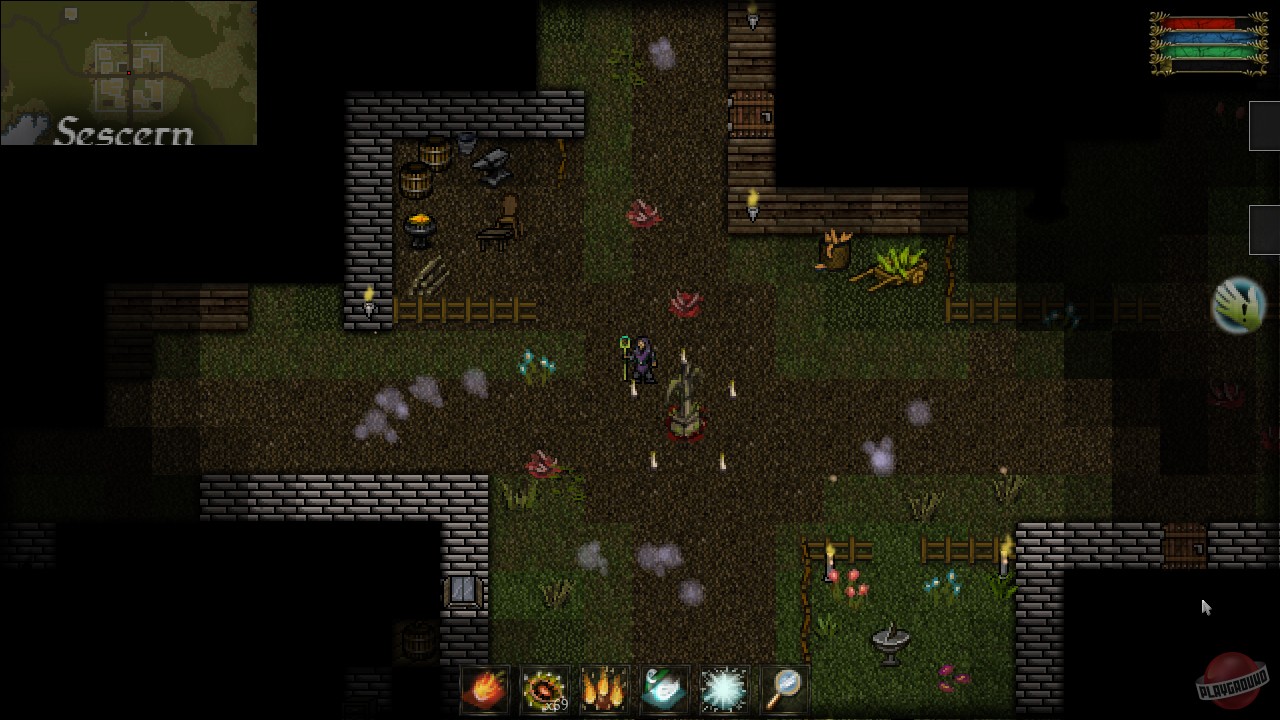Select the magnifying glass examine tool
Image resolution: width=1280 pixels, height=720 pixels.
pos(784,689)
